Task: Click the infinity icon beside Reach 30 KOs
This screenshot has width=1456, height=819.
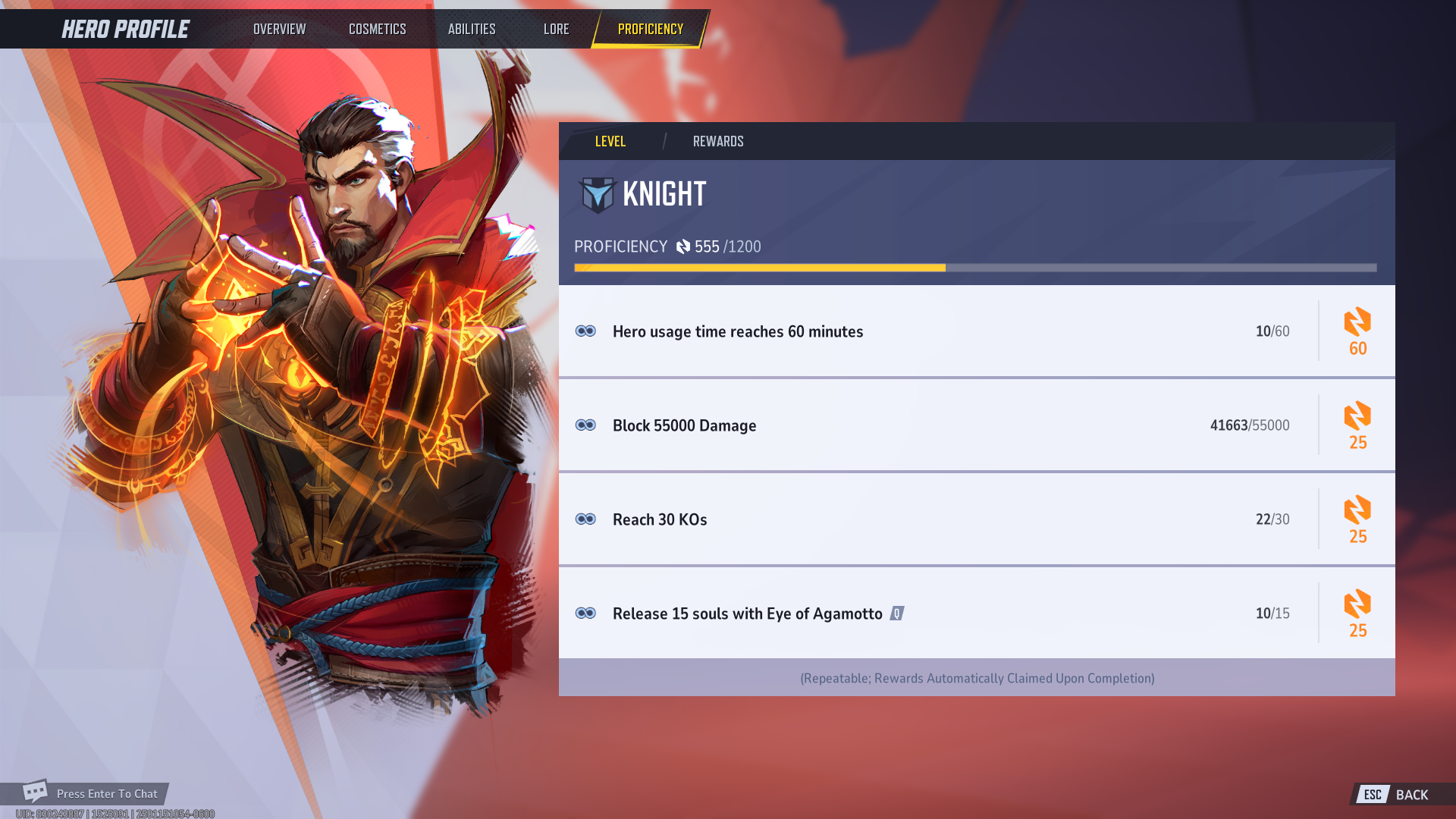Action: (x=587, y=519)
